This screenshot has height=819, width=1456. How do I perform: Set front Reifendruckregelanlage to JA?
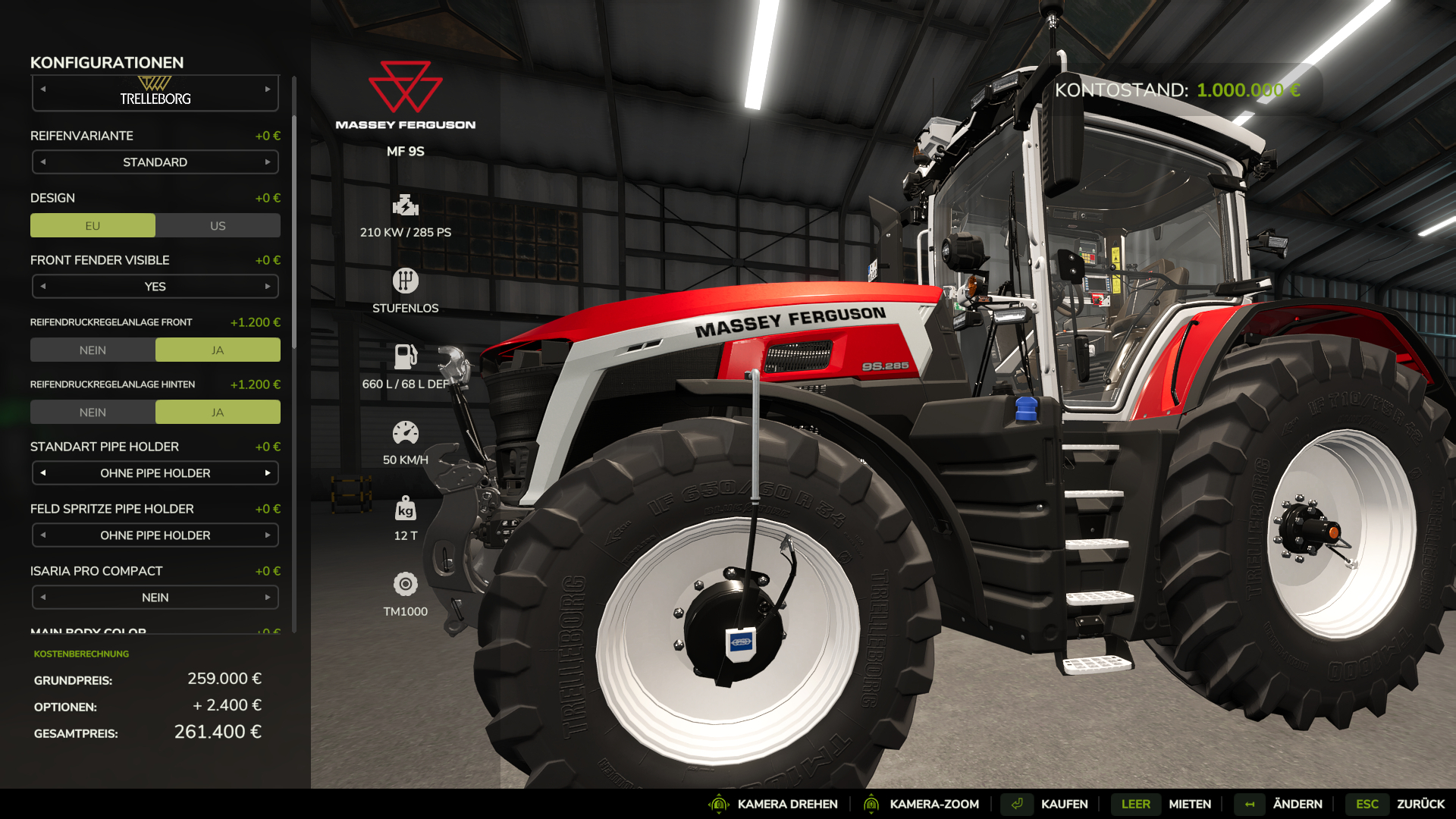(x=218, y=350)
